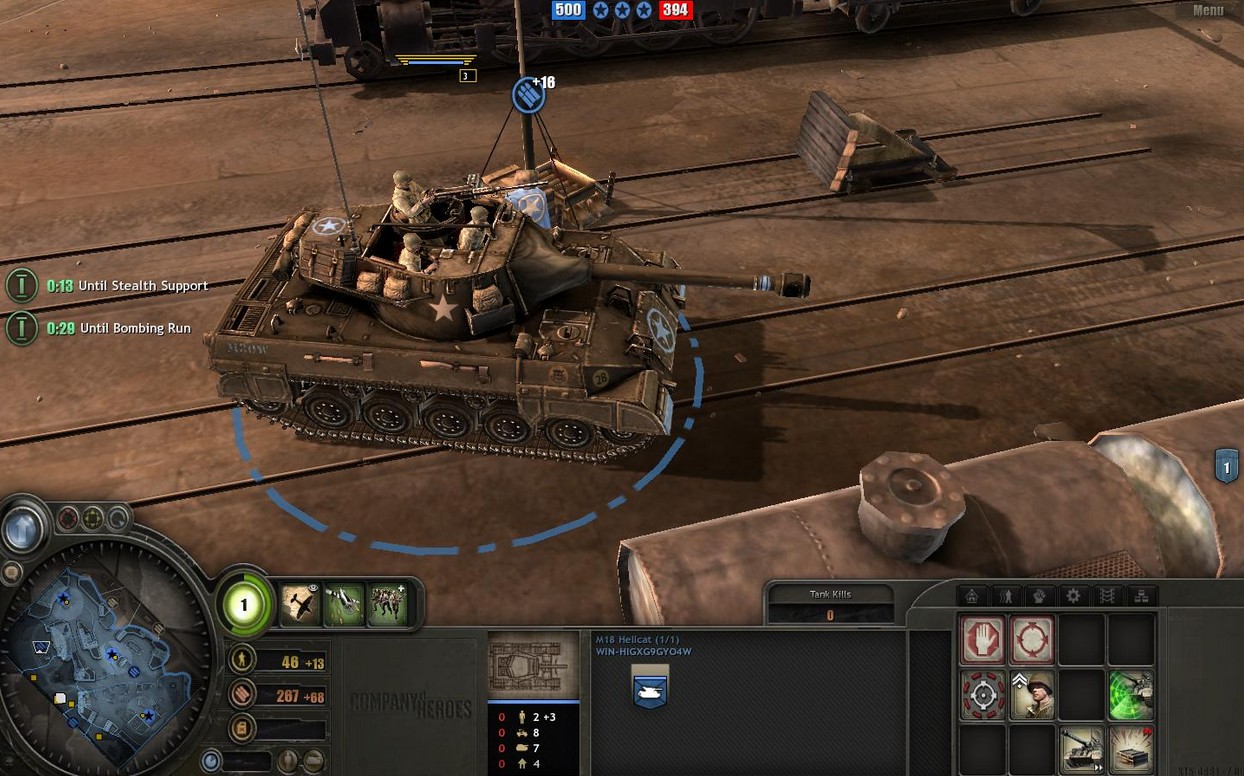Image resolution: width=1244 pixels, height=776 pixels.
Task: Activate the green radar tank ability
Action: [x=1131, y=695]
